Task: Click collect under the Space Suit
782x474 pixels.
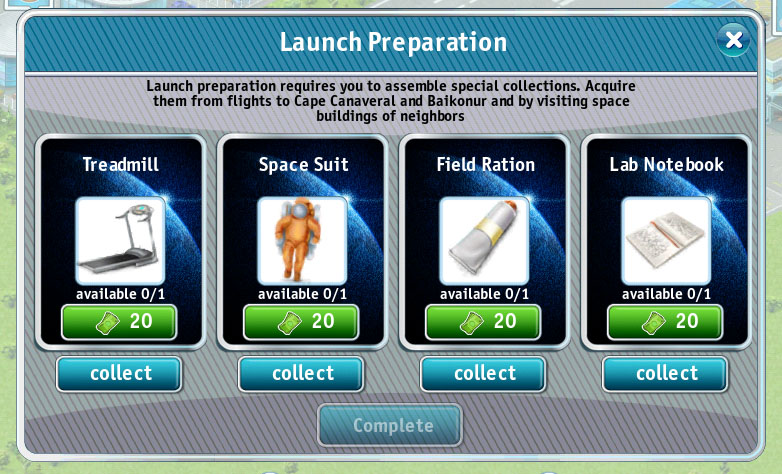Action: [301, 374]
